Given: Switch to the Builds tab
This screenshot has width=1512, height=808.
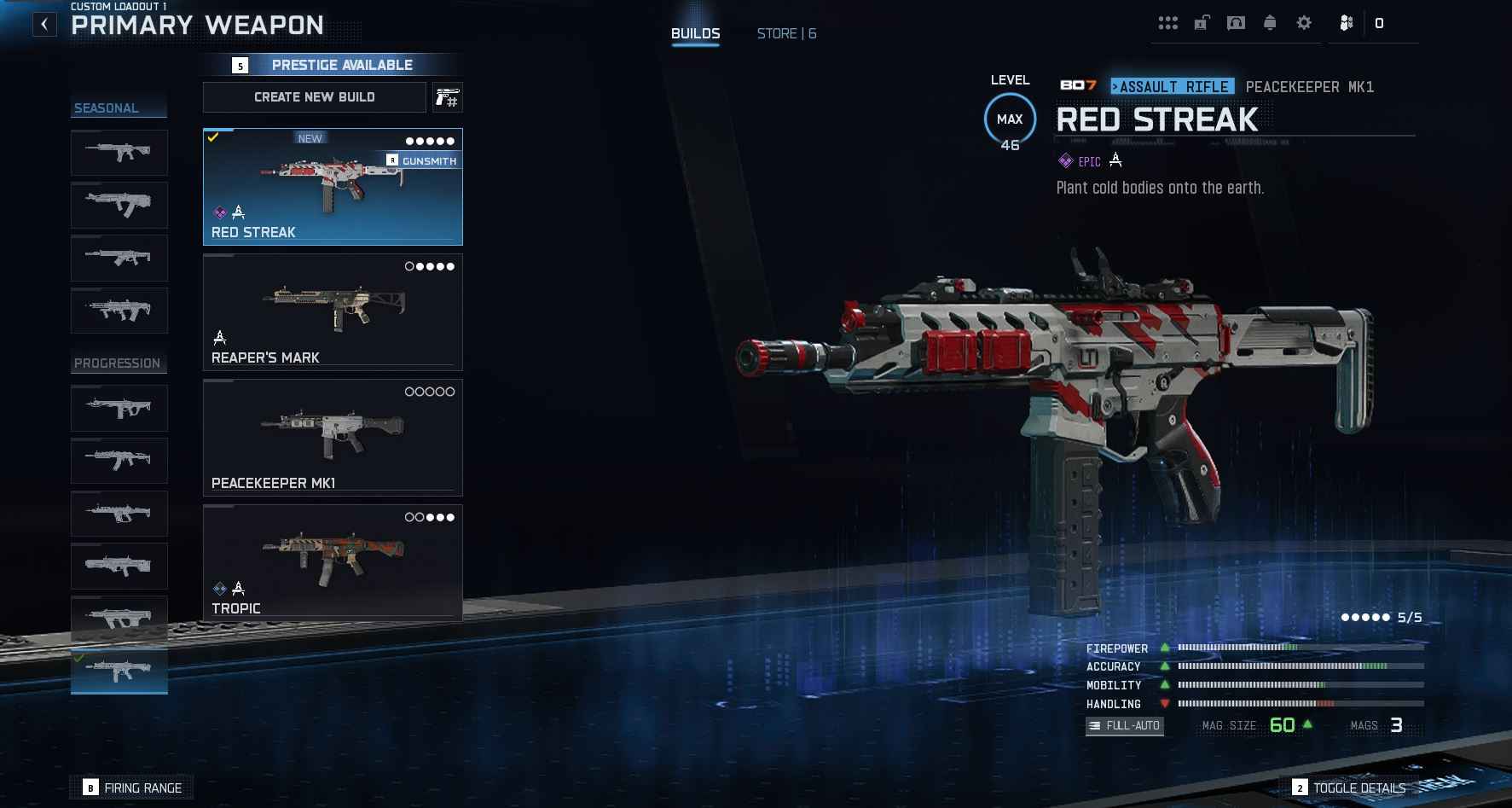Looking at the screenshot, I should [x=695, y=34].
